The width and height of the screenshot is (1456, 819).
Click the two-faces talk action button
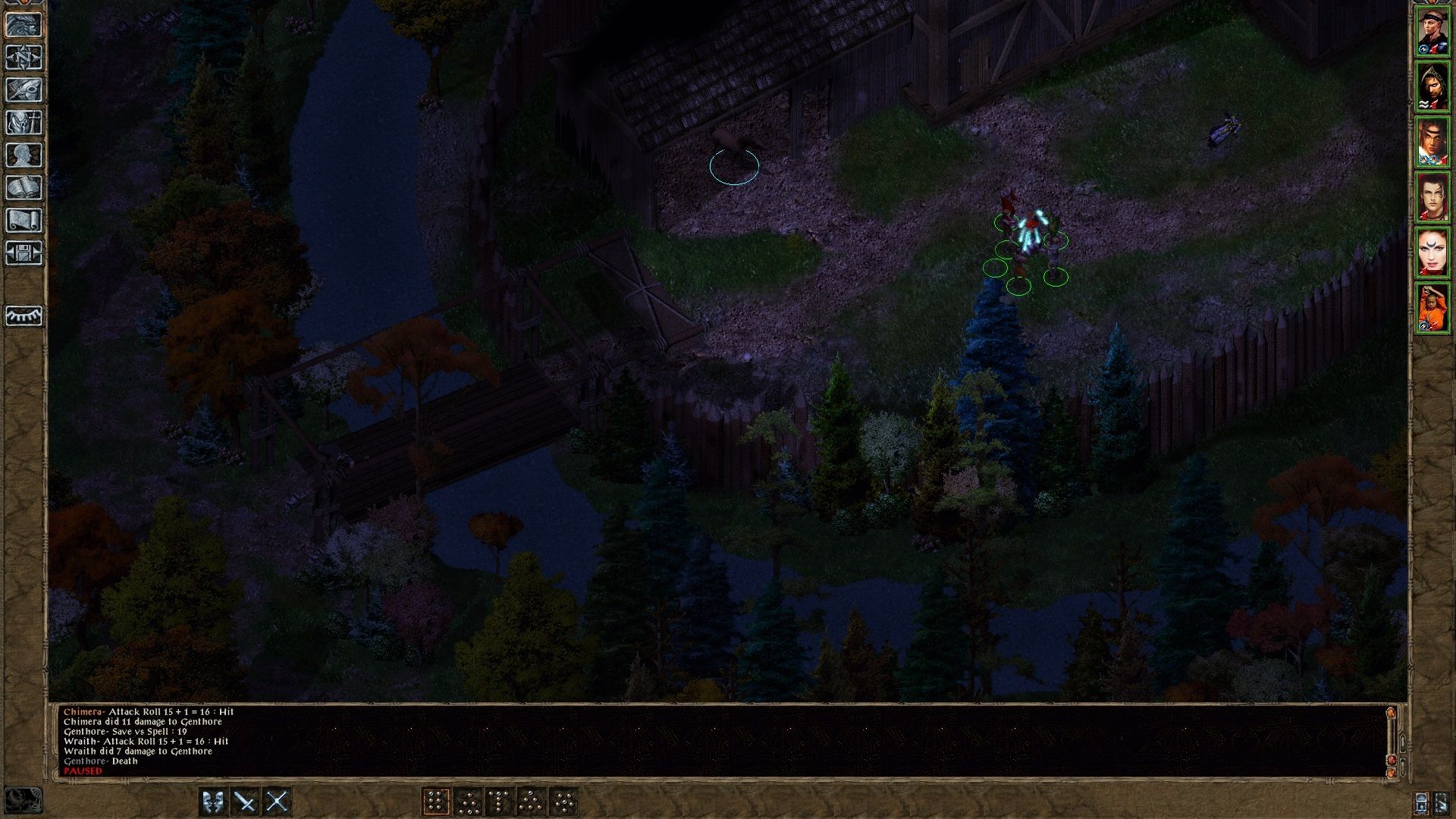coord(213,802)
